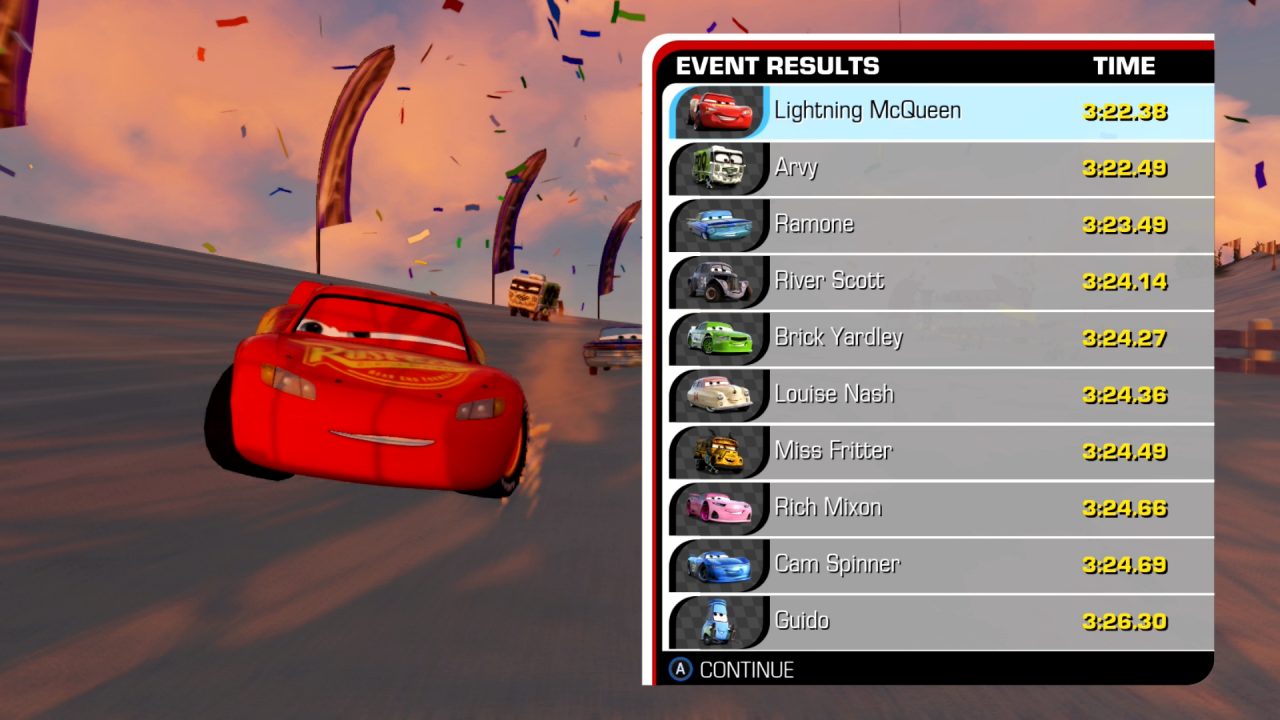Choose Guido's row in the results
The height and width of the screenshot is (720, 1280).
(940, 621)
